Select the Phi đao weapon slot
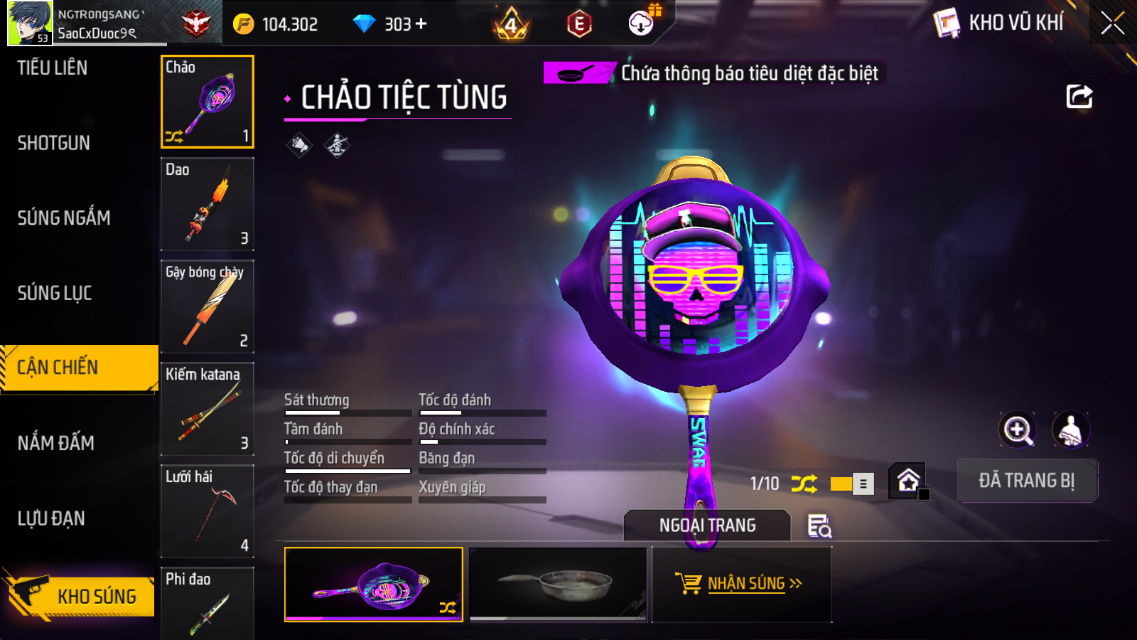This screenshot has height=640, width=1137. click(x=207, y=603)
